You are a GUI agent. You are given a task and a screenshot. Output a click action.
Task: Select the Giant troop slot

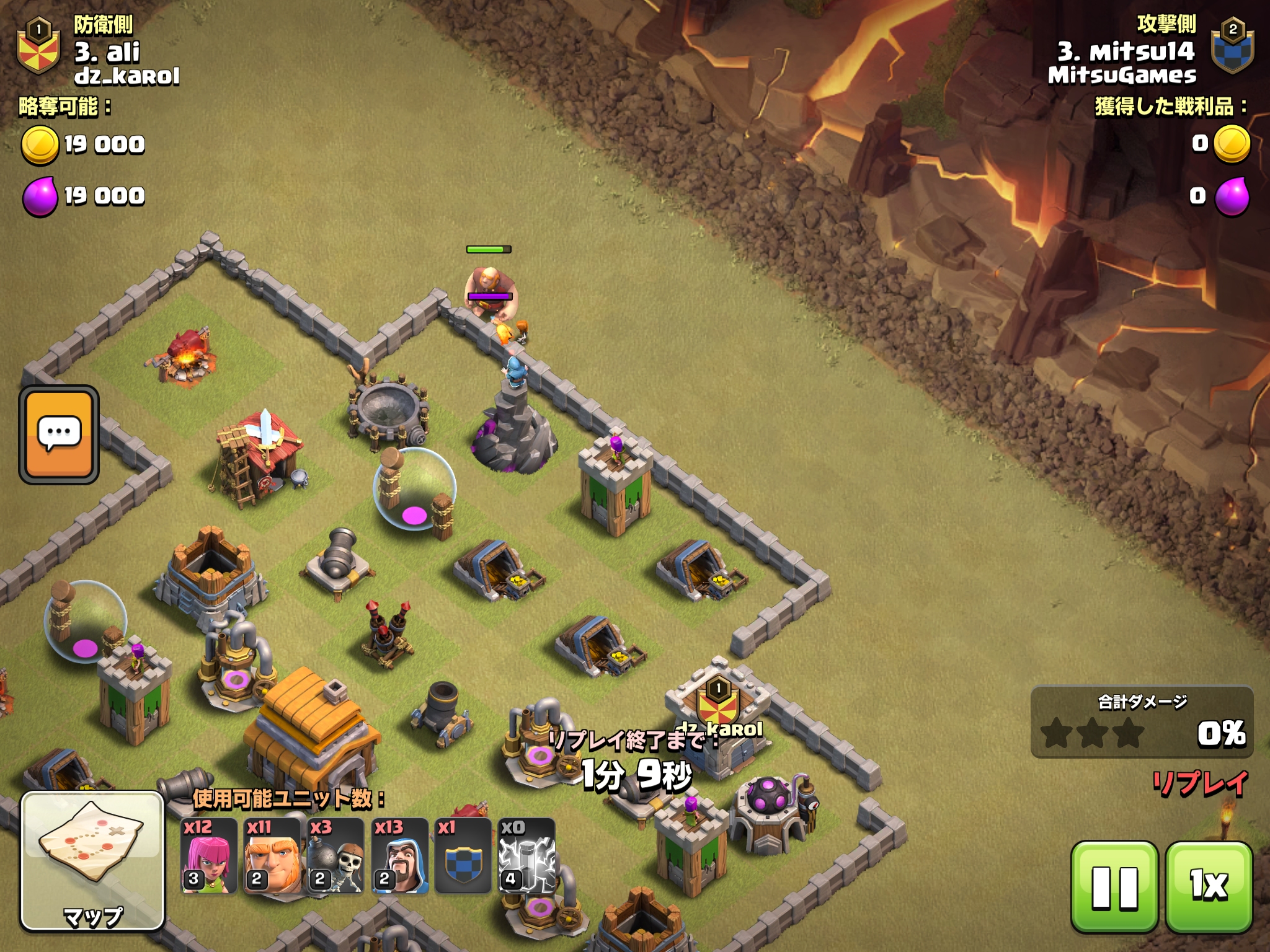pos(272,856)
